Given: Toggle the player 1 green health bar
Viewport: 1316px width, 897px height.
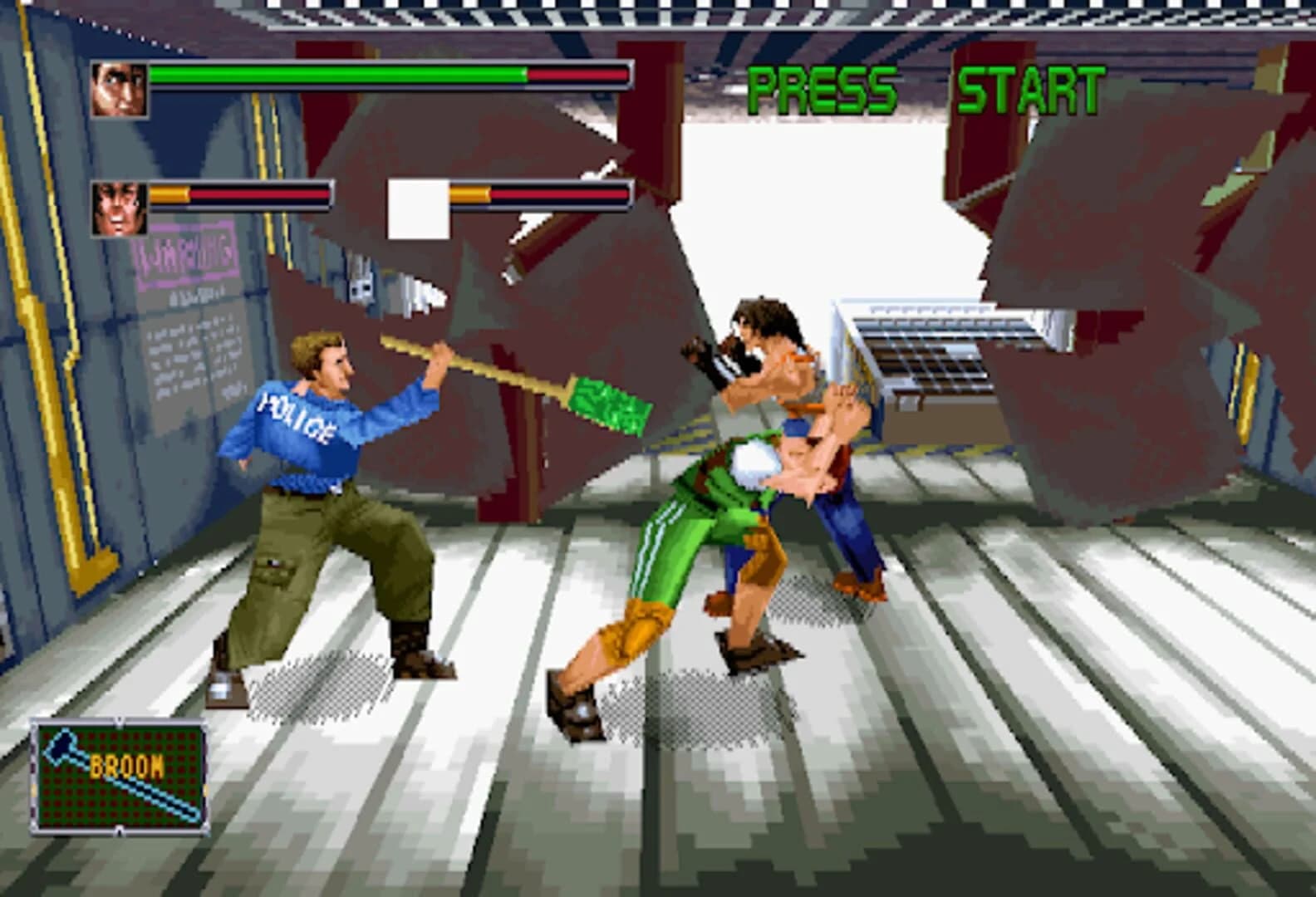Looking at the screenshot, I should pyautogui.click(x=332, y=77).
